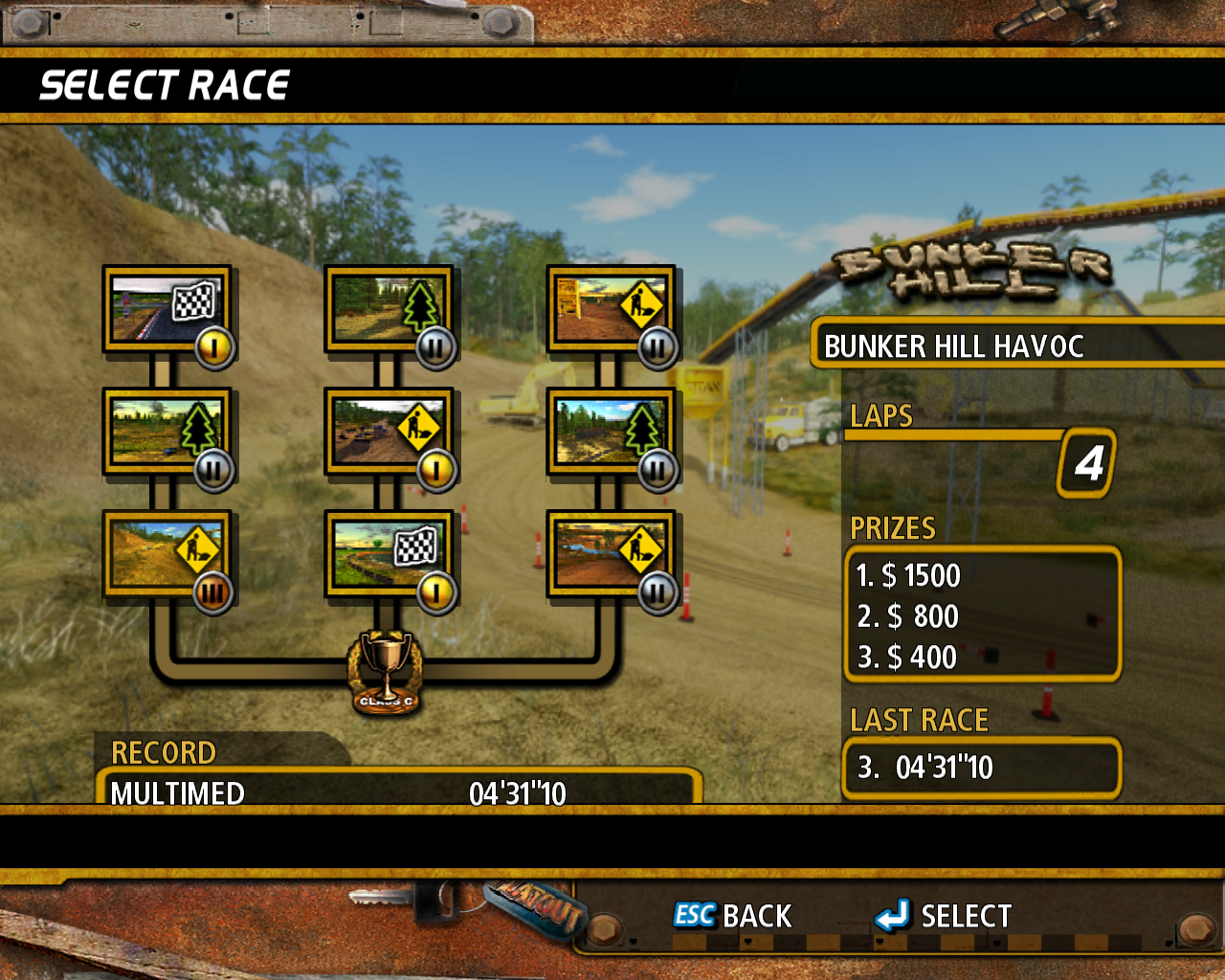Select the checkered flag race showing a pond
1225x980 pixels.
pos(389,554)
